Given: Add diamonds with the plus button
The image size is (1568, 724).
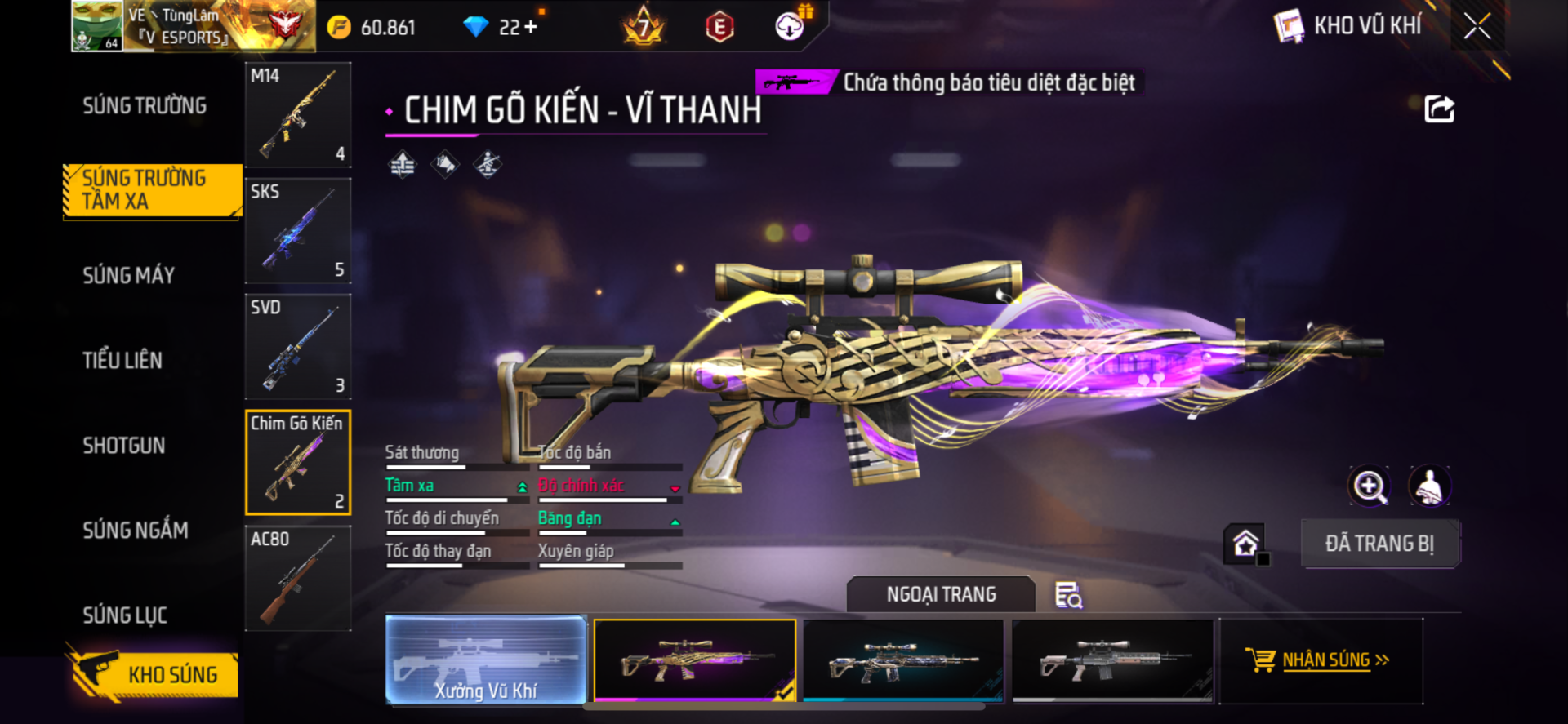Looking at the screenshot, I should [x=531, y=27].
